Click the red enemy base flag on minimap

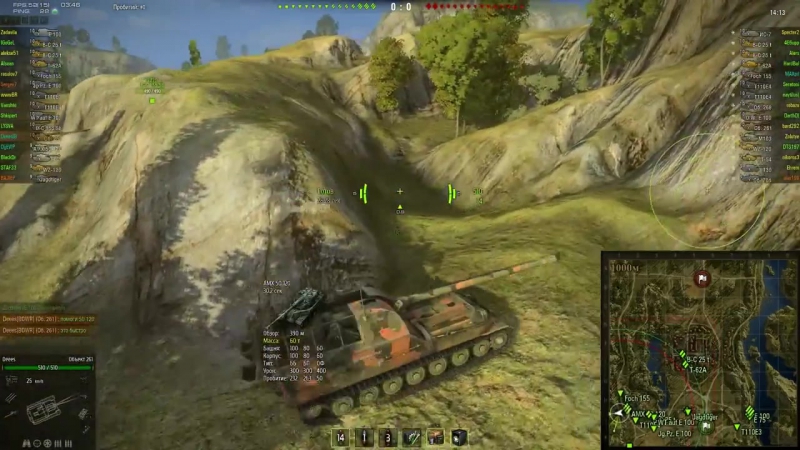click(702, 279)
